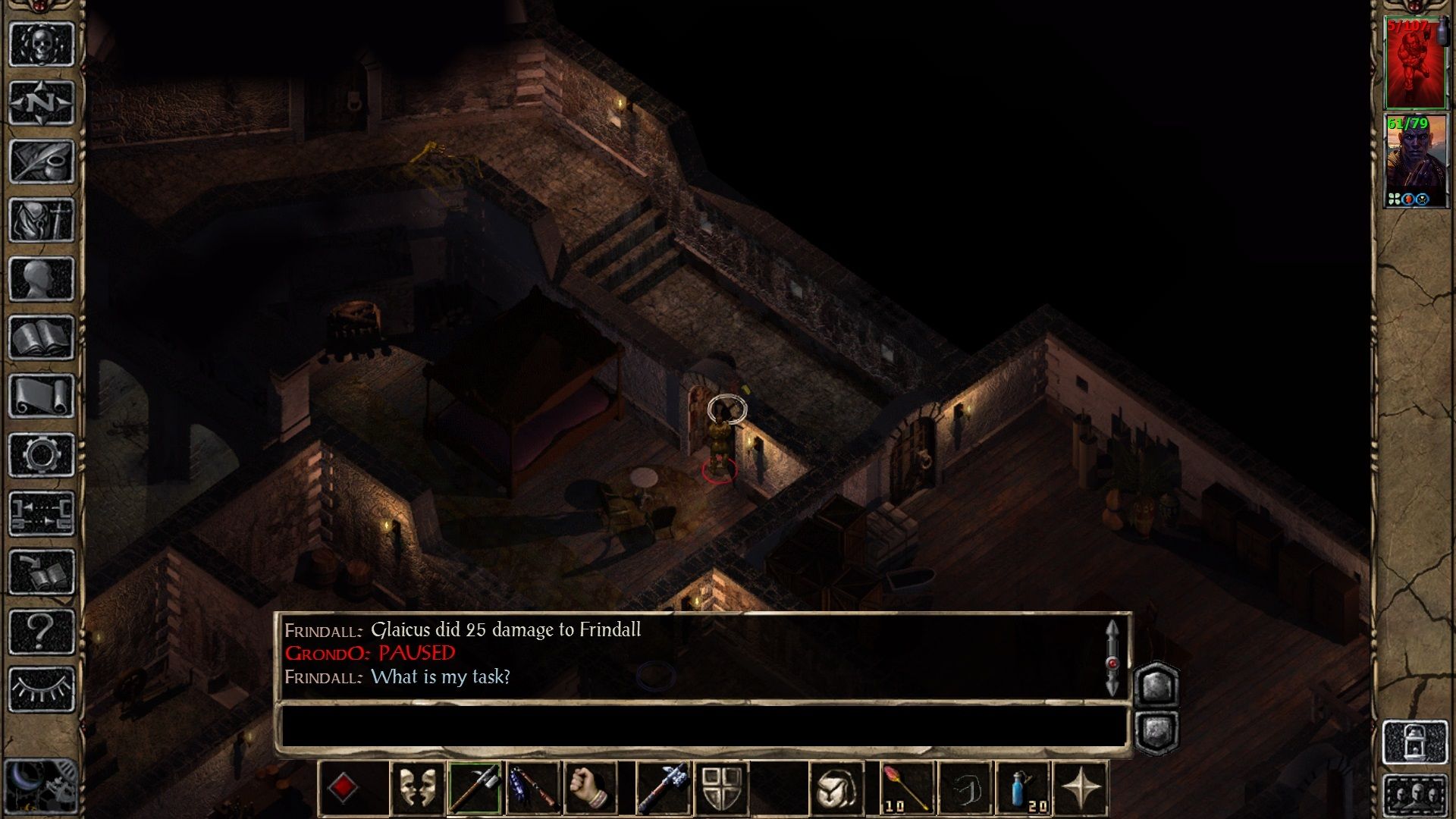Open the question mark help
Viewport: 1456px width, 819px height.
click(x=41, y=631)
